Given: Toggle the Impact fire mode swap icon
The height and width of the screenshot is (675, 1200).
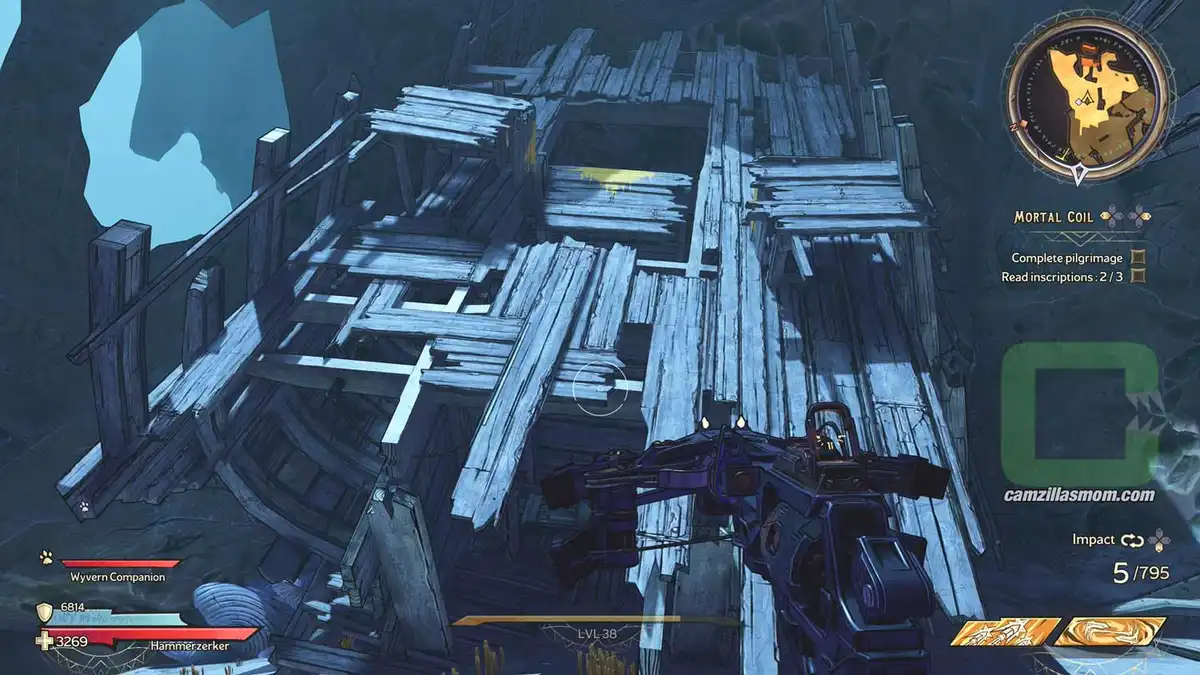Looking at the screenshot, I should tap(1131, 540).
